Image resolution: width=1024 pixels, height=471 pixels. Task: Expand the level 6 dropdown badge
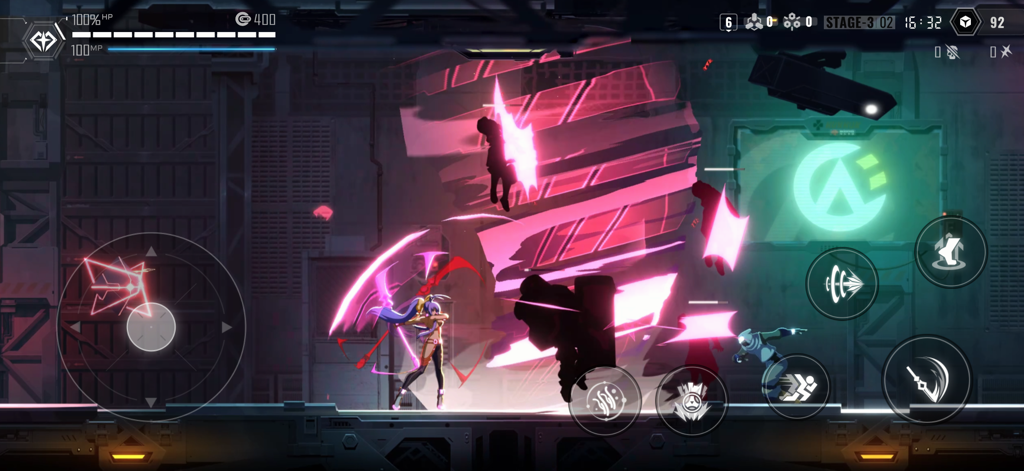[728, 22]
